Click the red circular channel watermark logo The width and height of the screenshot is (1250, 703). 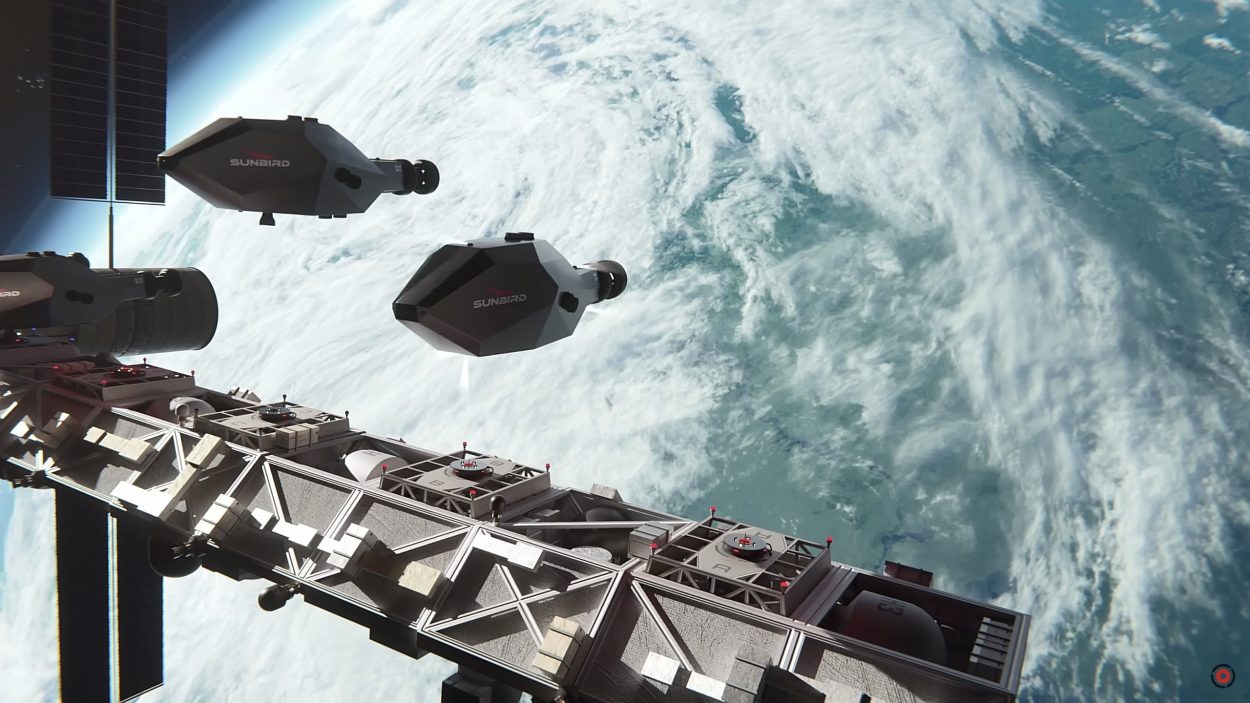[1221, 676]
